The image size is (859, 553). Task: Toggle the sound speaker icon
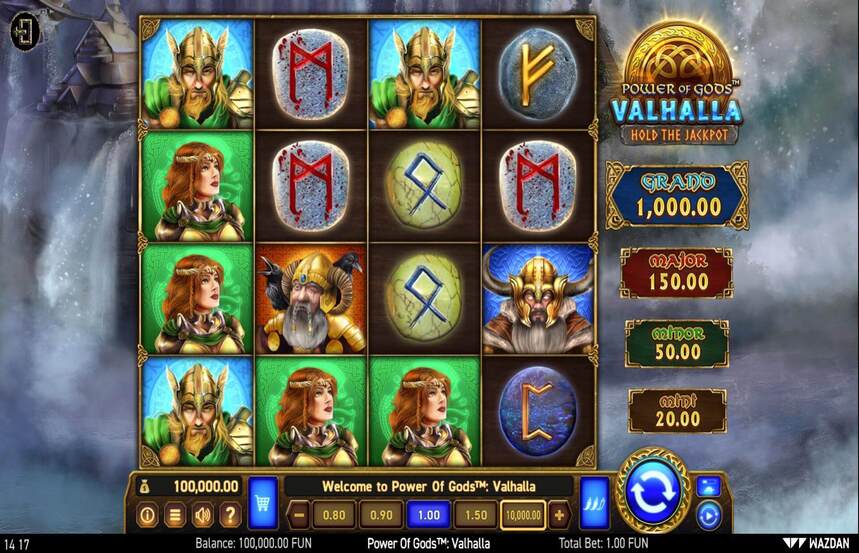(x=202, y=516)
